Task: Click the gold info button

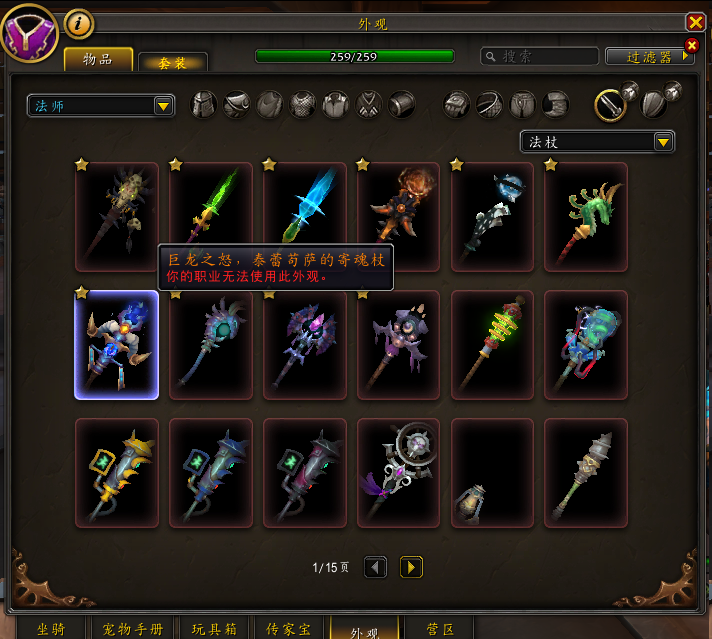Action: click(x=79, y=23)
